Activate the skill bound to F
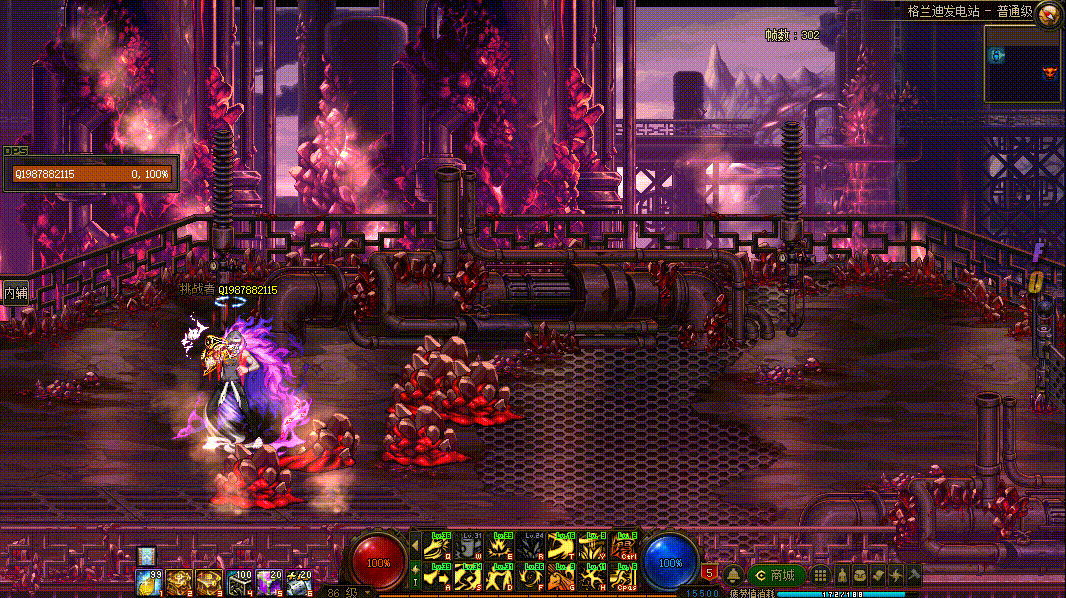The height and width of the screenshot is (598, 1066). tap(532, 576)
